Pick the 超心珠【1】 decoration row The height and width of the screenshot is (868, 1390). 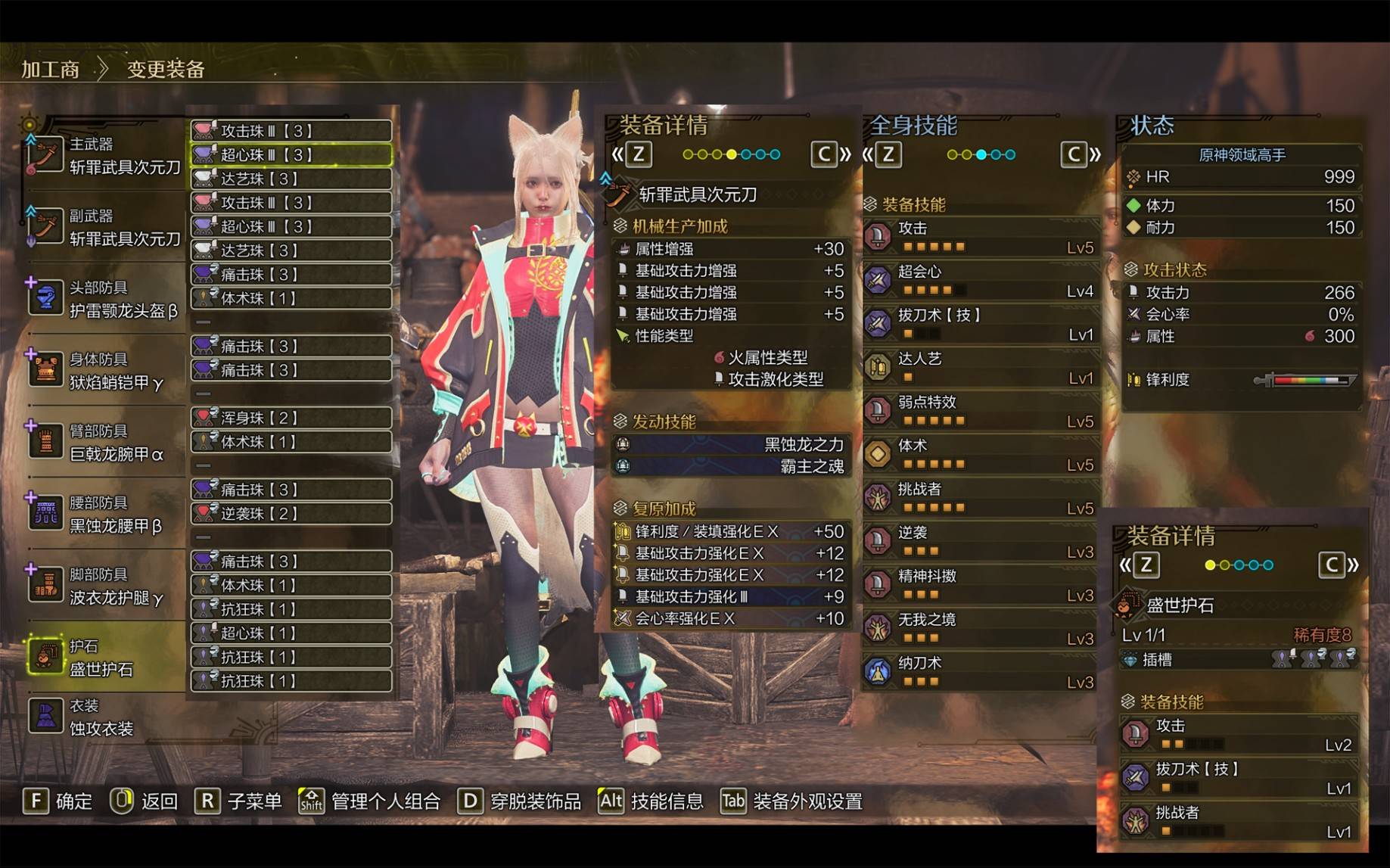pyautogui.click(x=291, y=633)
